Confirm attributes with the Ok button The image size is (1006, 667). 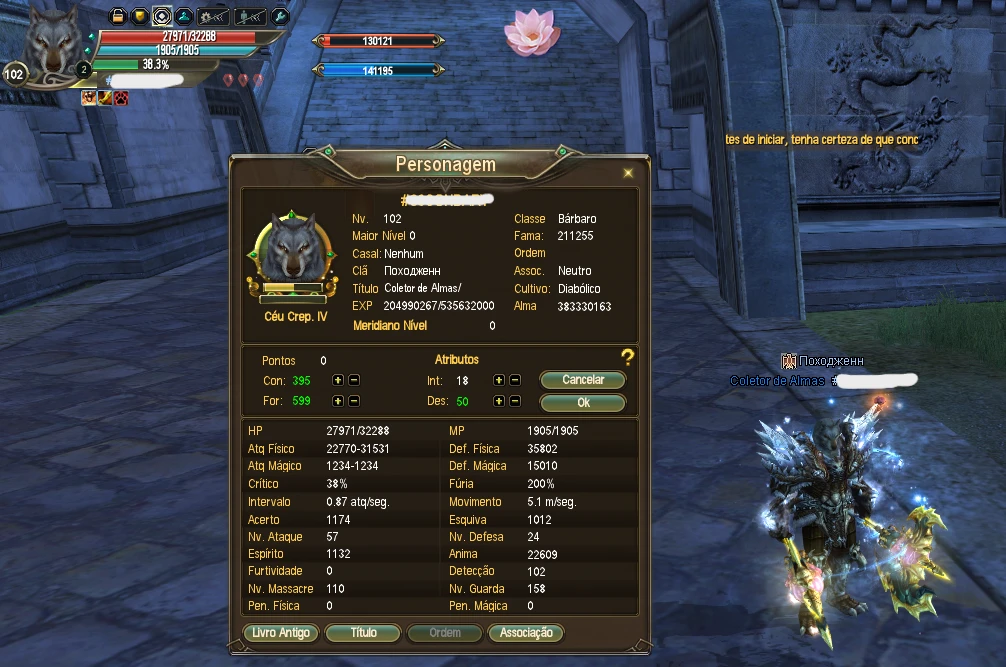[583, 402]
